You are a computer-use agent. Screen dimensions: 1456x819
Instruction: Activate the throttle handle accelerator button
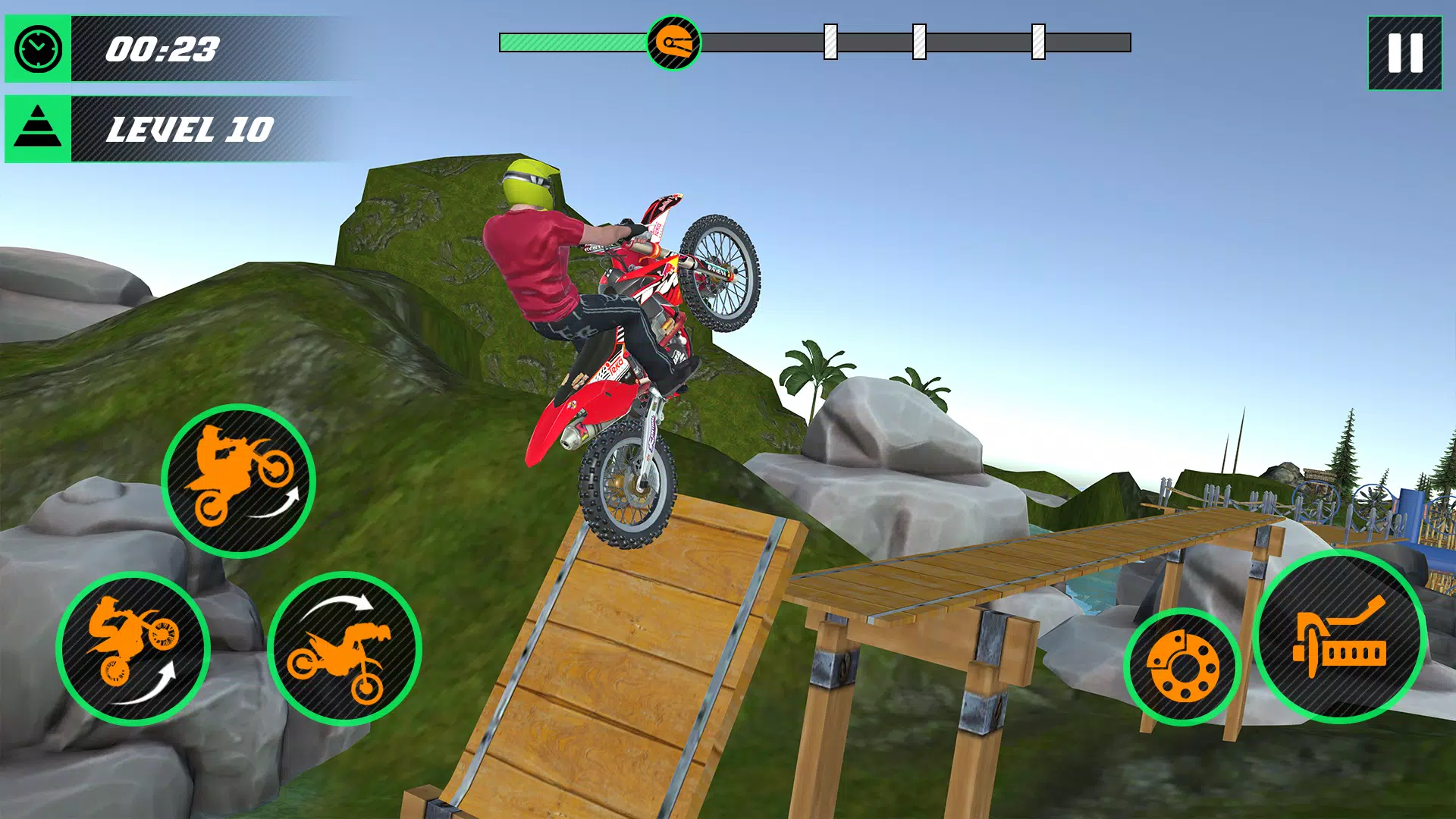pos(1340,637)
